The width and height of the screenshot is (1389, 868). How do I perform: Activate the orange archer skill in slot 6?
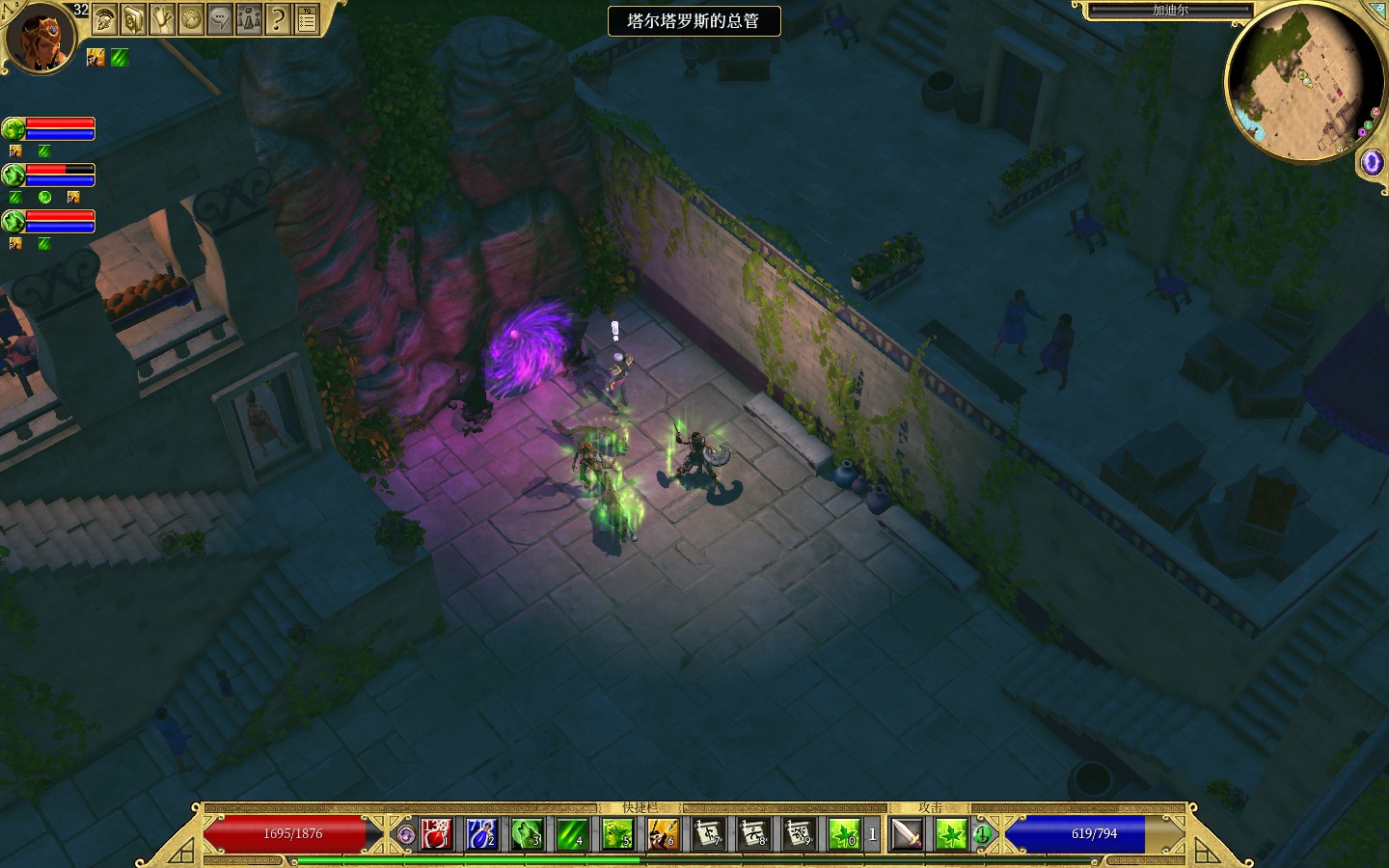click(x=663, y=834)
